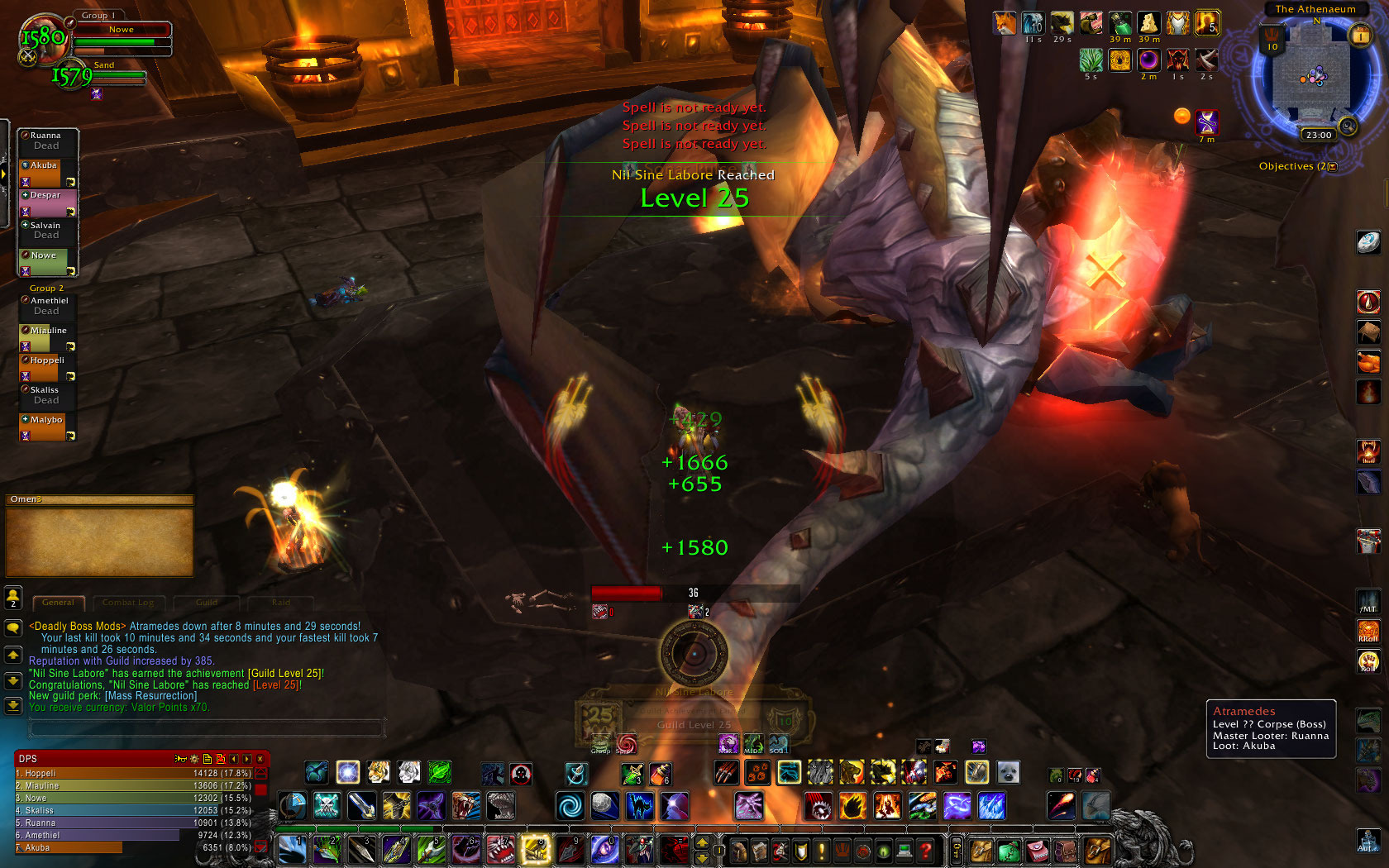This screenshot has width=1389, height=868.
Task: Open the red question mark help button
Action: (926, 849)
